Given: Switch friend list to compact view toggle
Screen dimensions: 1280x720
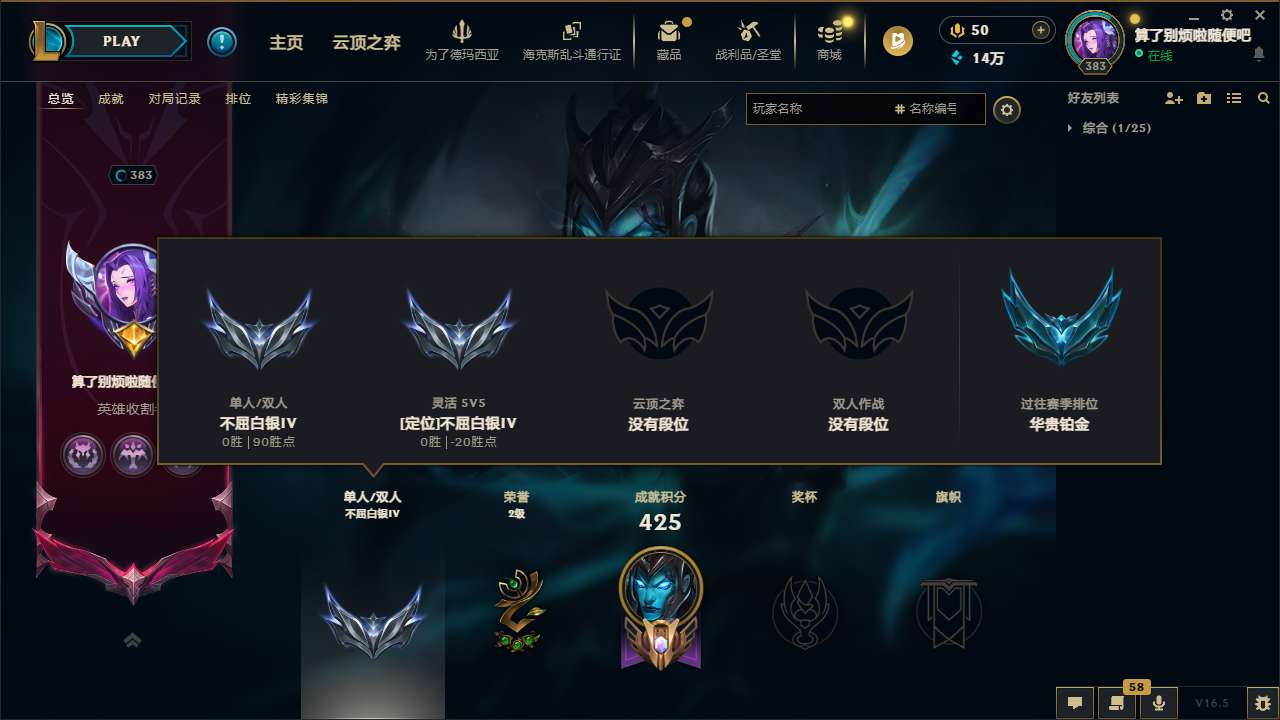Looking at the screenshot, I should click(x=1233, y=97).
